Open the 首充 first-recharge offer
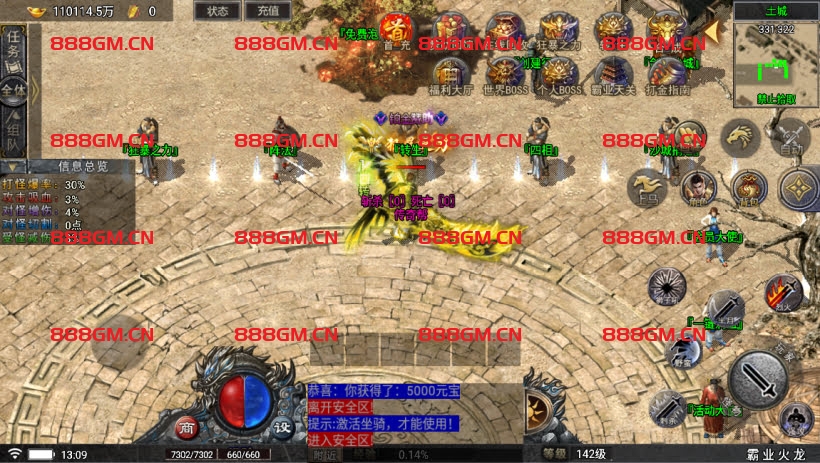The width and height of the screenshot is (820, 463). pos(396,30)
